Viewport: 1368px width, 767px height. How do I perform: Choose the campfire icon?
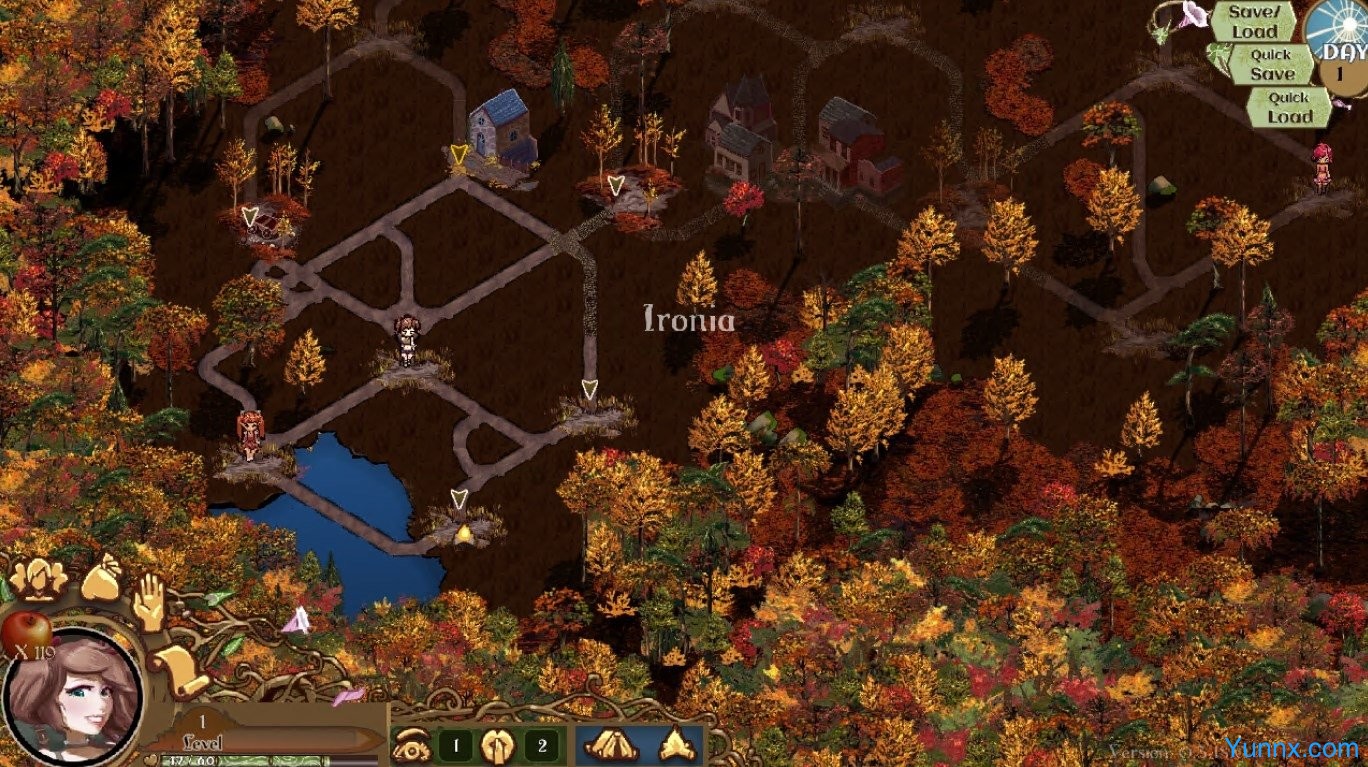675,744
